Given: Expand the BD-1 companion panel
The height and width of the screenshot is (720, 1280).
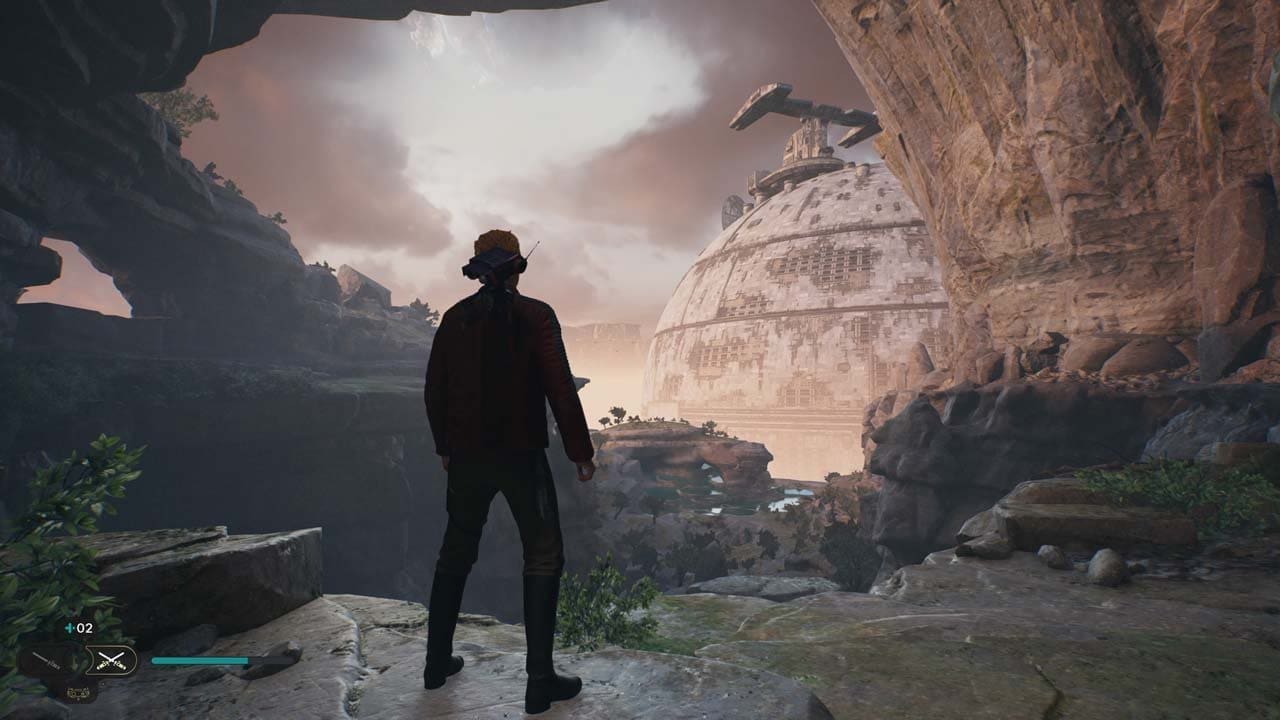Looking at the screenshot, I should [x=78, y=692].
